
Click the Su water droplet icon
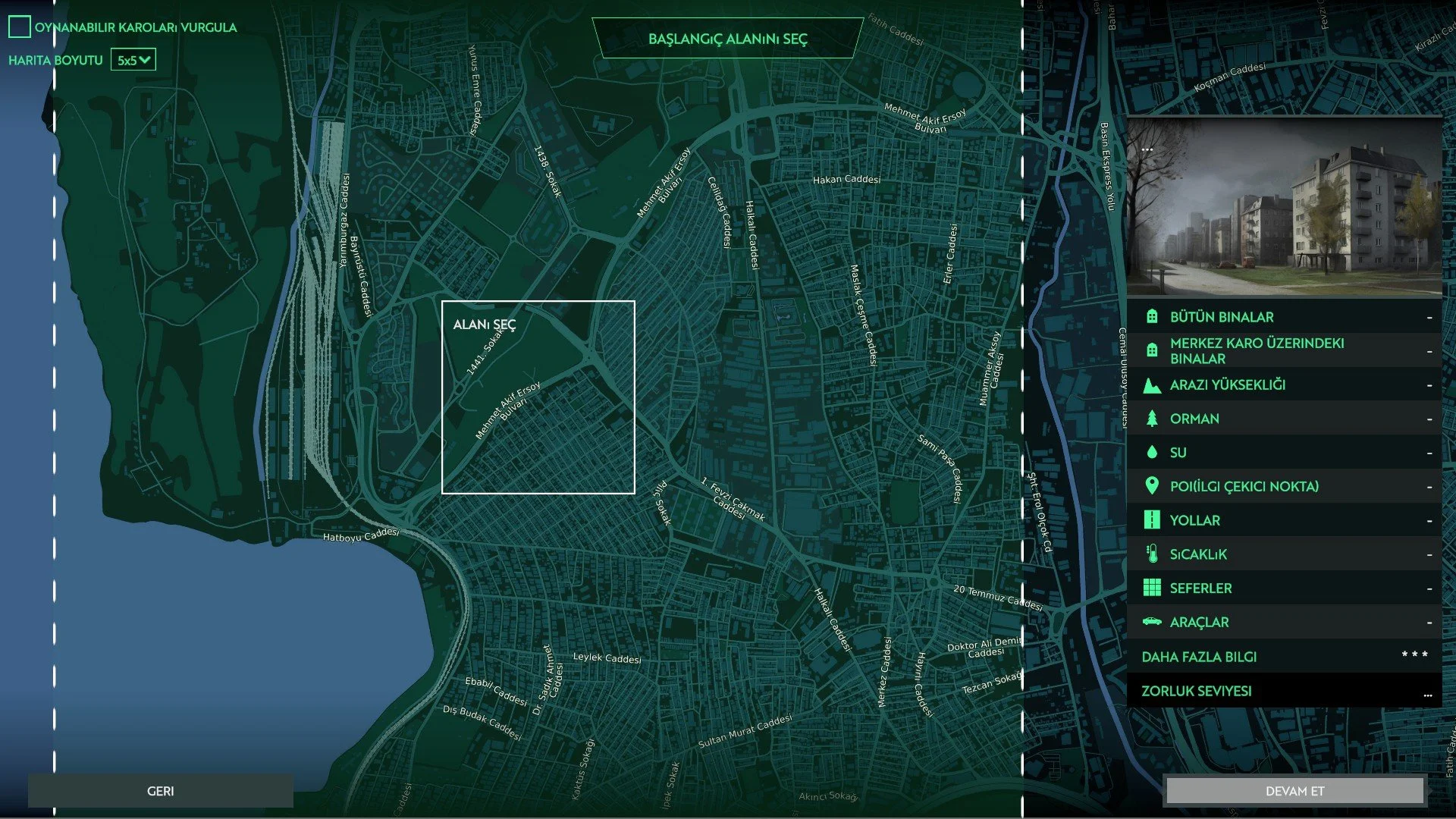tap(1153, 452)
